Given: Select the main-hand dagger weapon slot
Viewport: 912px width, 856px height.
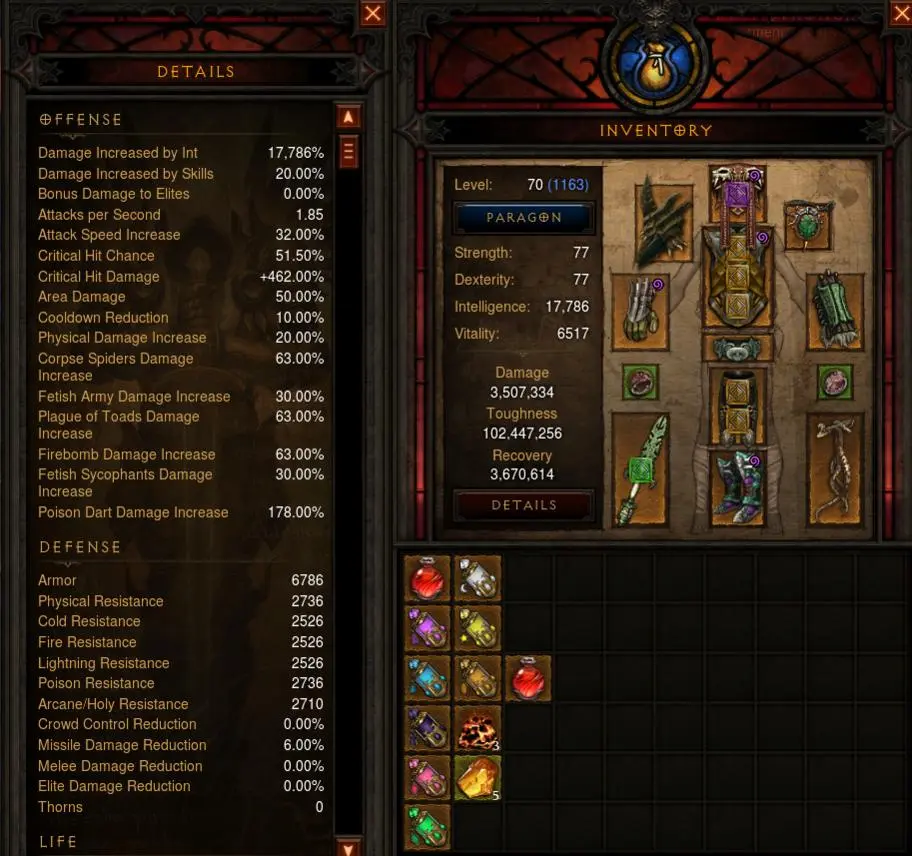Looking at the screenshot, I should click(640, 469).
